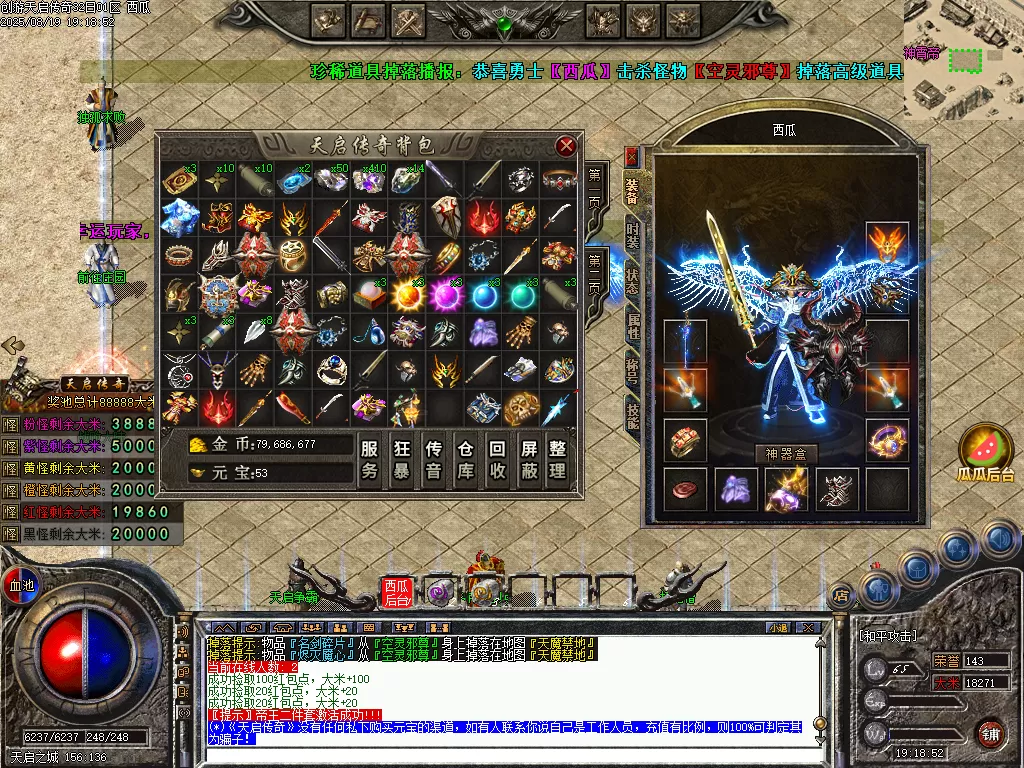The height and width of the screenshot is (768, 1024).
Task: Click the minimap in the corner
Action: pos(963,58)
